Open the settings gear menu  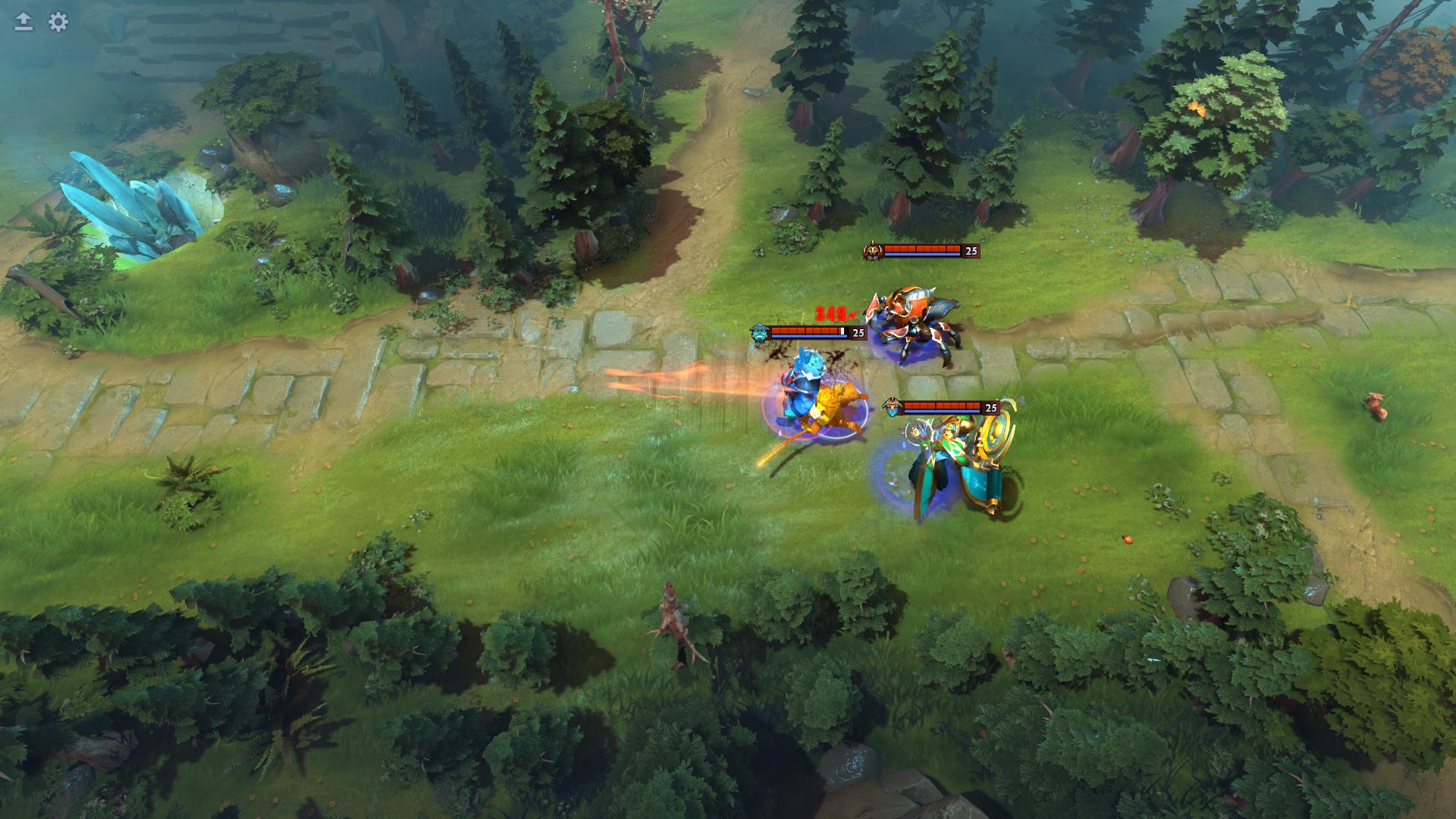(x=58, y=22)
